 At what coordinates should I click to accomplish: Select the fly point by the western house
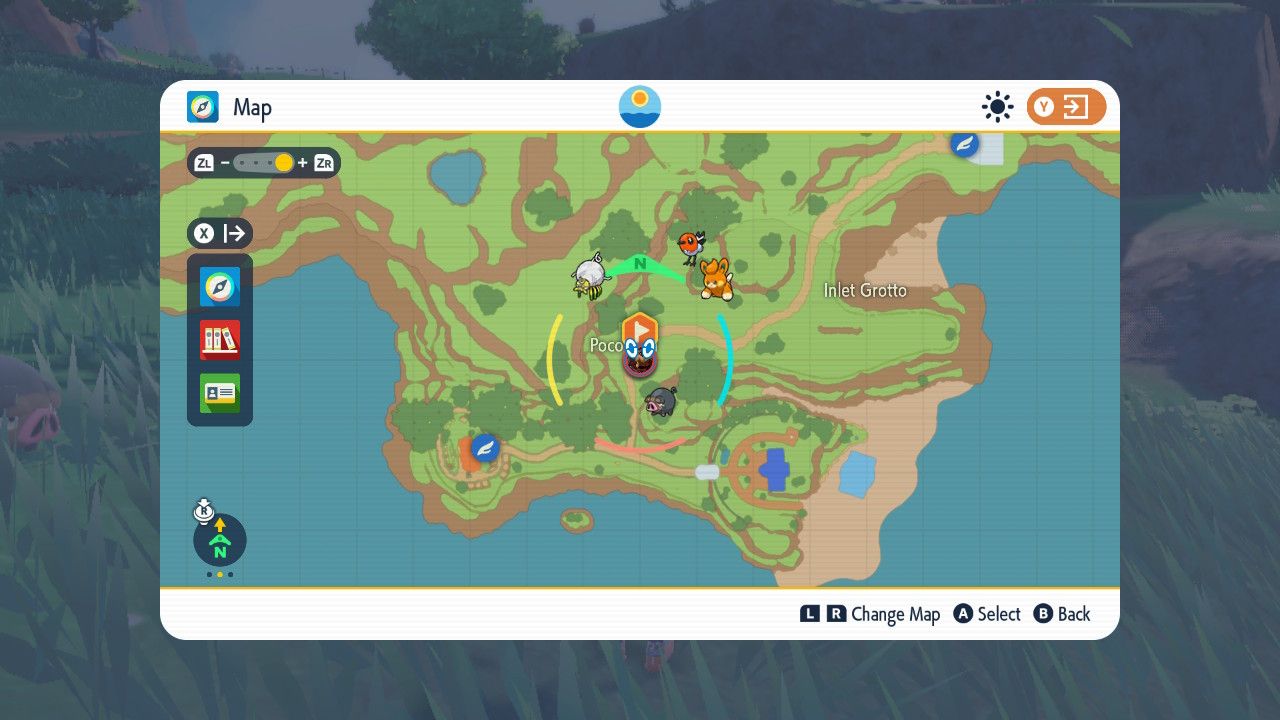pos(485,447)
